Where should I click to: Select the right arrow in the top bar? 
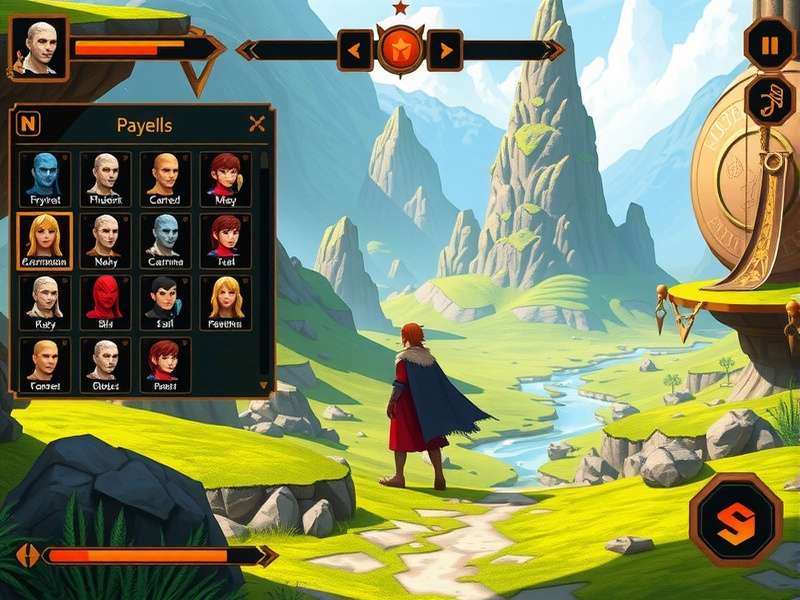[x=445, y=50]
